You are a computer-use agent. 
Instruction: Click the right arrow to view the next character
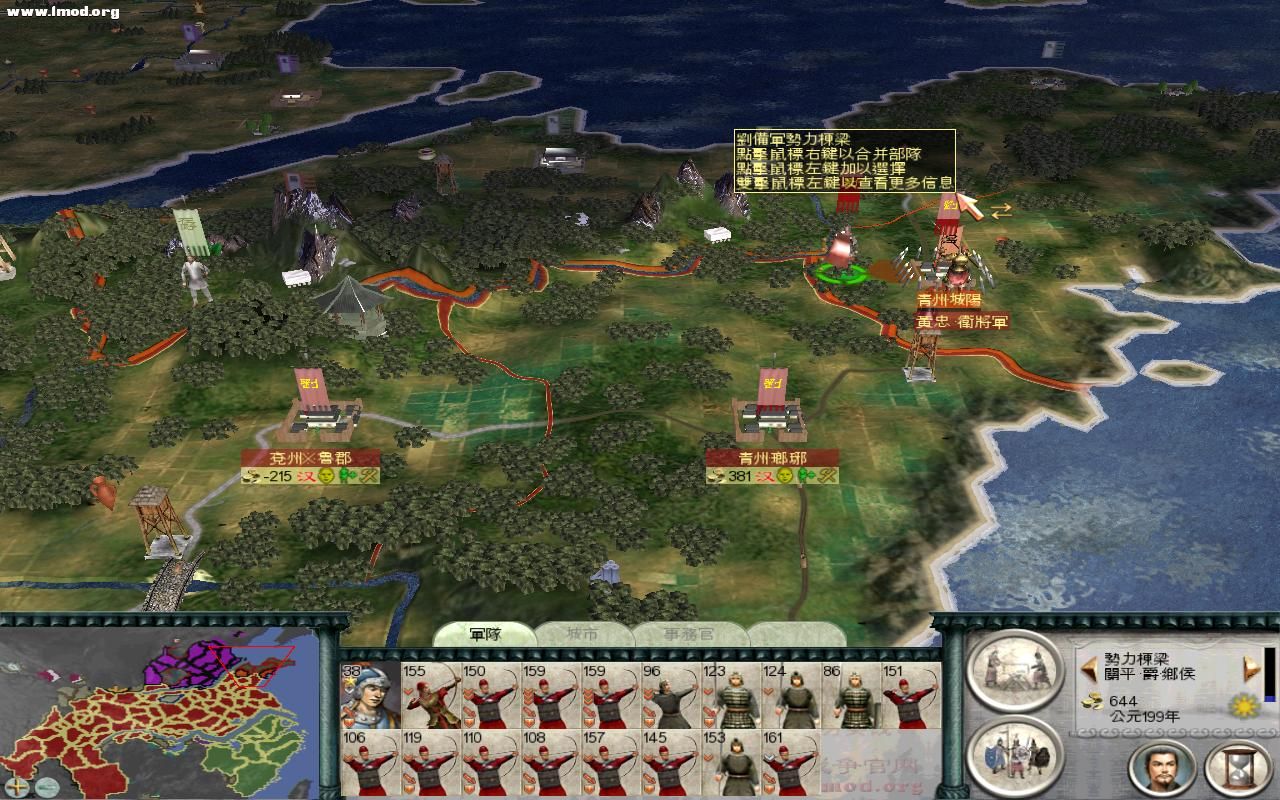pyautogui.click(x=1251, y=669)
